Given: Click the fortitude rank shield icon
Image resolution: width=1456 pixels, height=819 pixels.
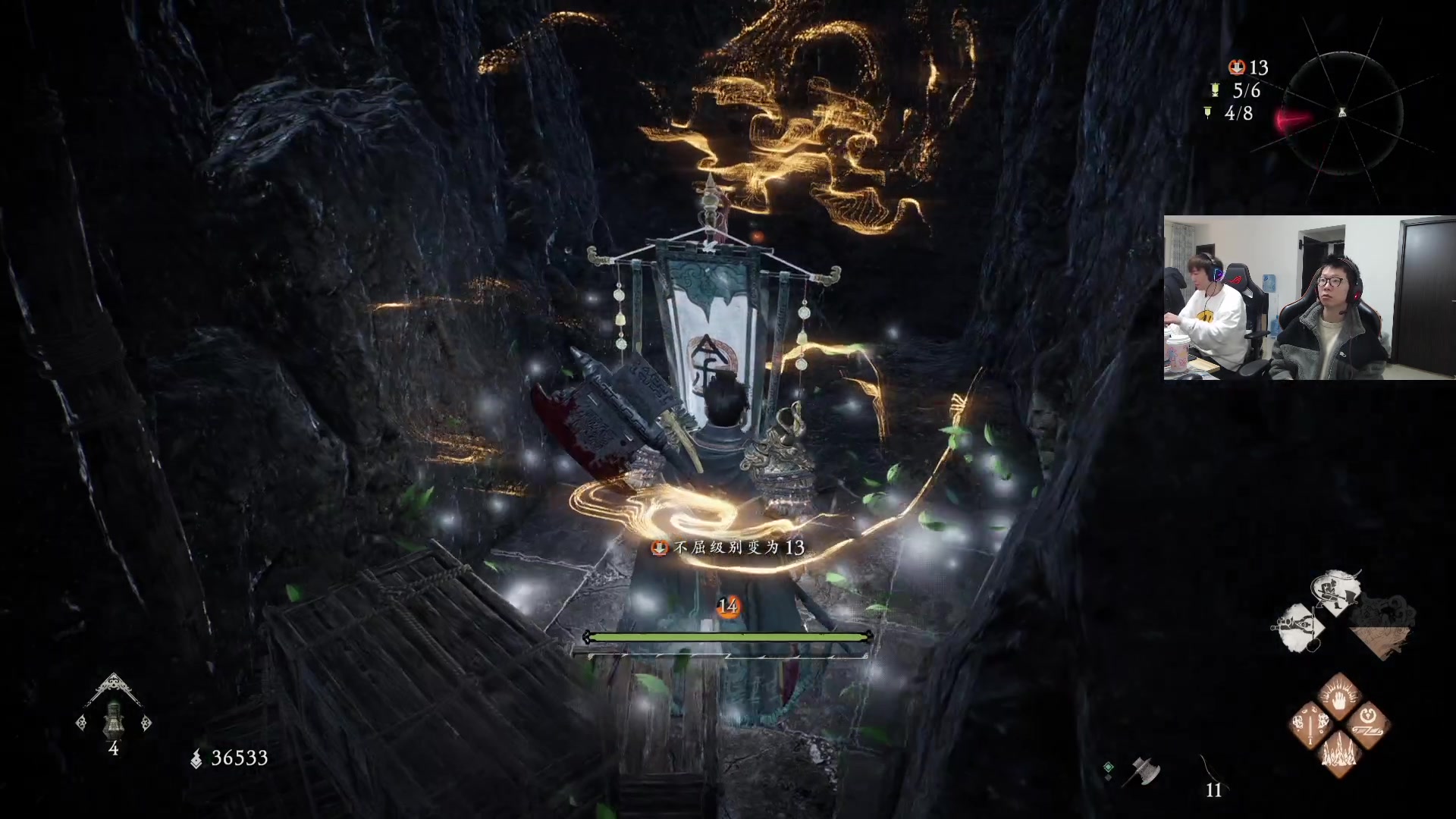Looking at the screenshot, I should (1237, 67).
